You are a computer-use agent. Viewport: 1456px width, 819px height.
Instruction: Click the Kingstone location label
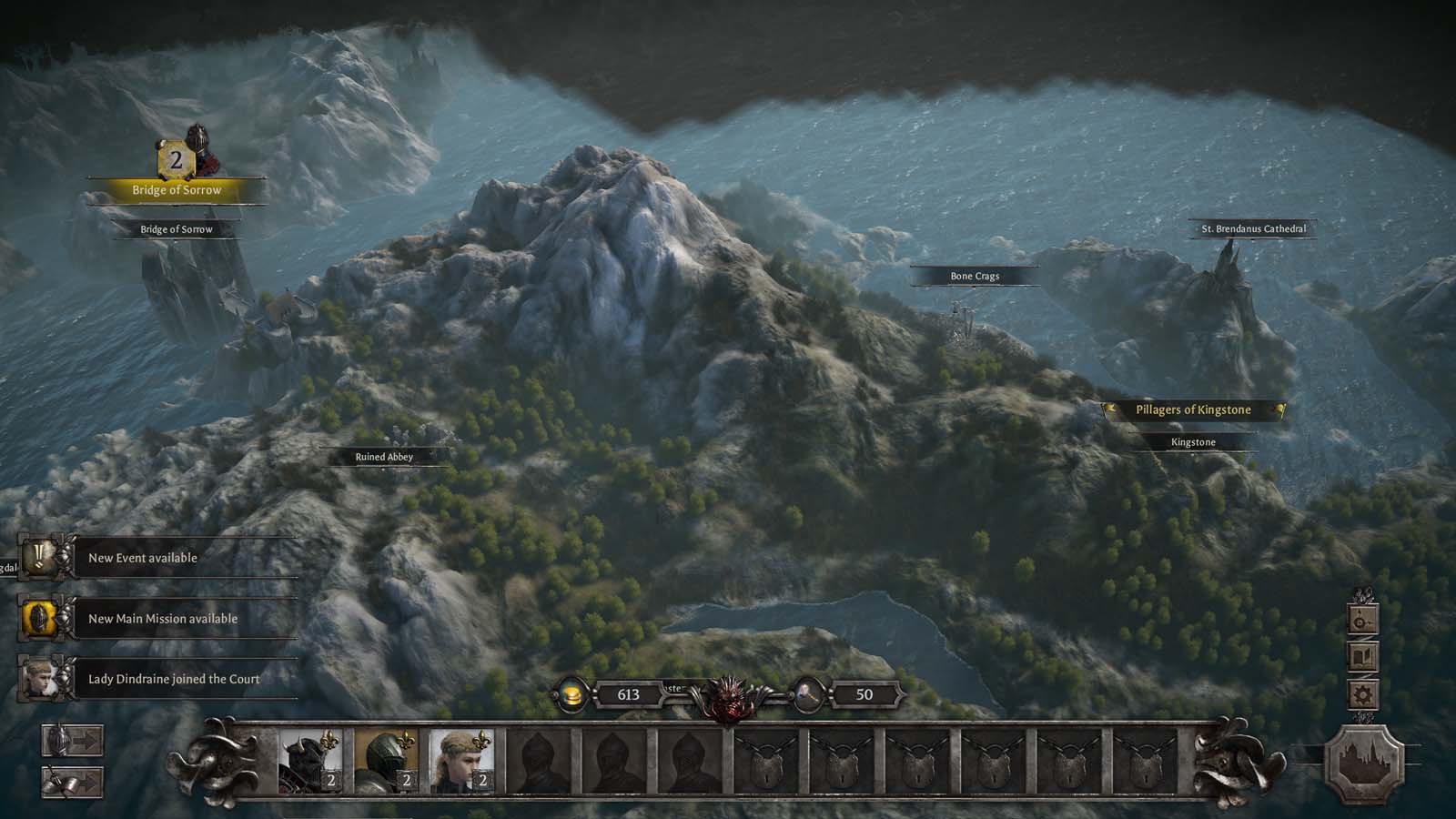(1193, 442)
